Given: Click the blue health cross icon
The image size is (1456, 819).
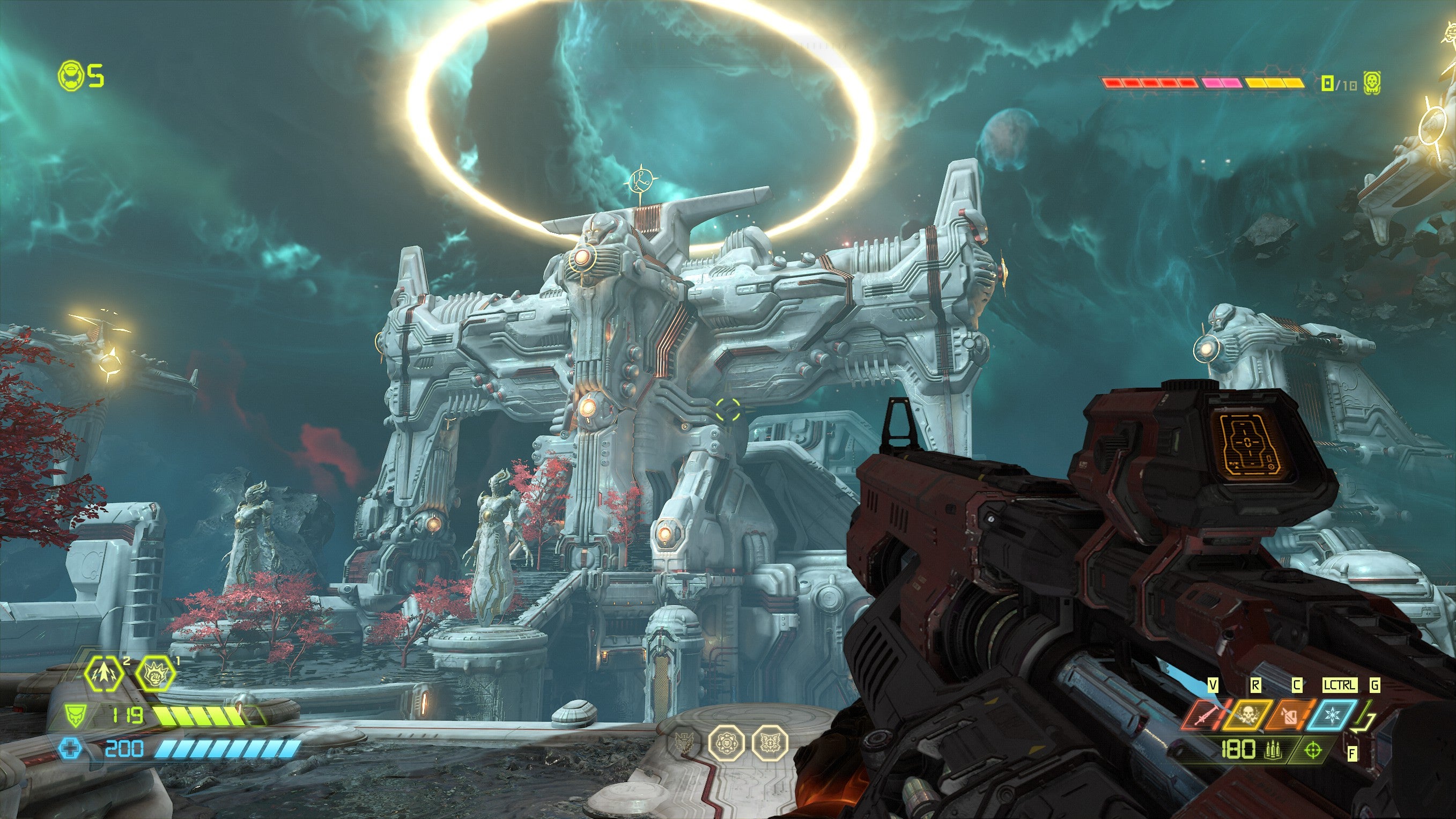Looking at the screenshot, I should (x=70, y=749).
